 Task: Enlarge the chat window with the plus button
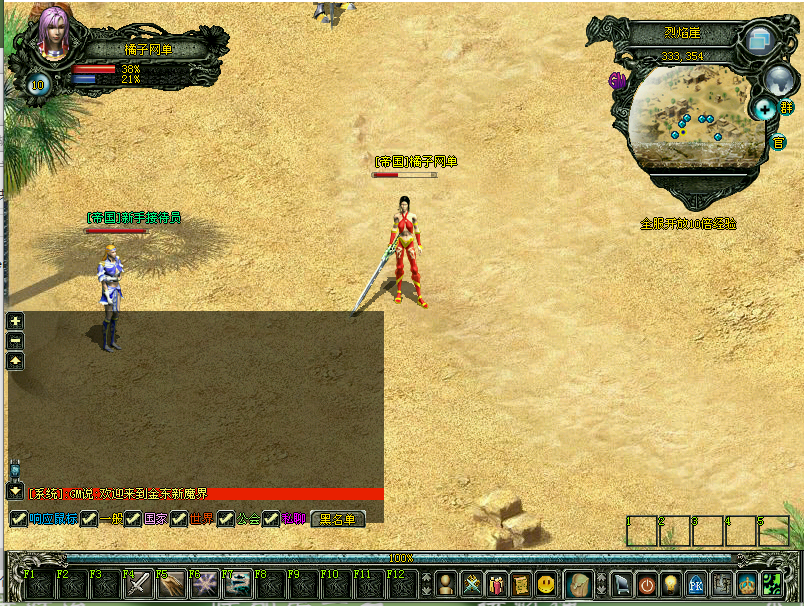(15, 321)
